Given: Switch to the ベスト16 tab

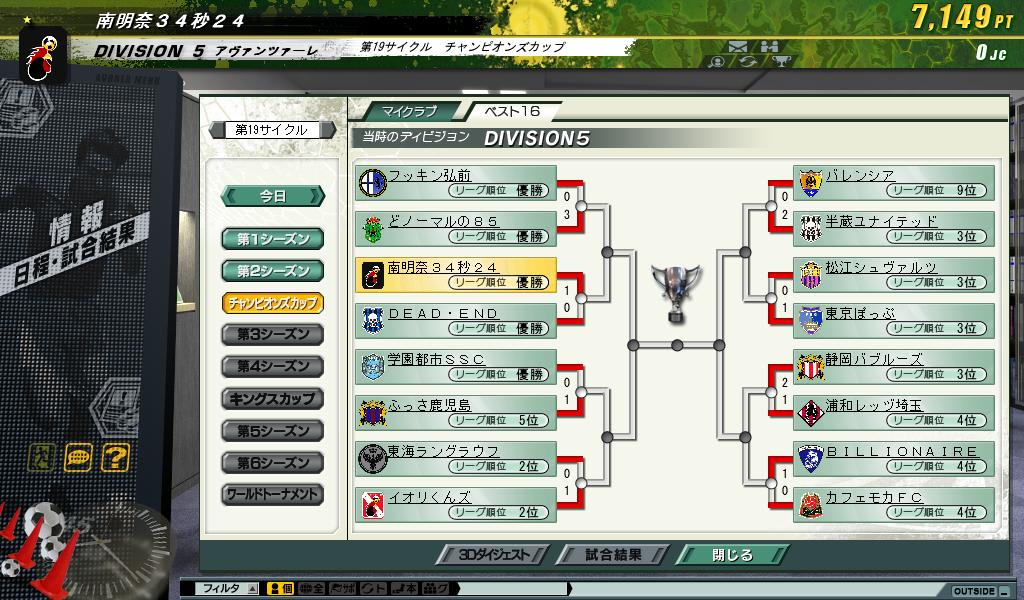Looking at the screenshot, I should (512, 111).
